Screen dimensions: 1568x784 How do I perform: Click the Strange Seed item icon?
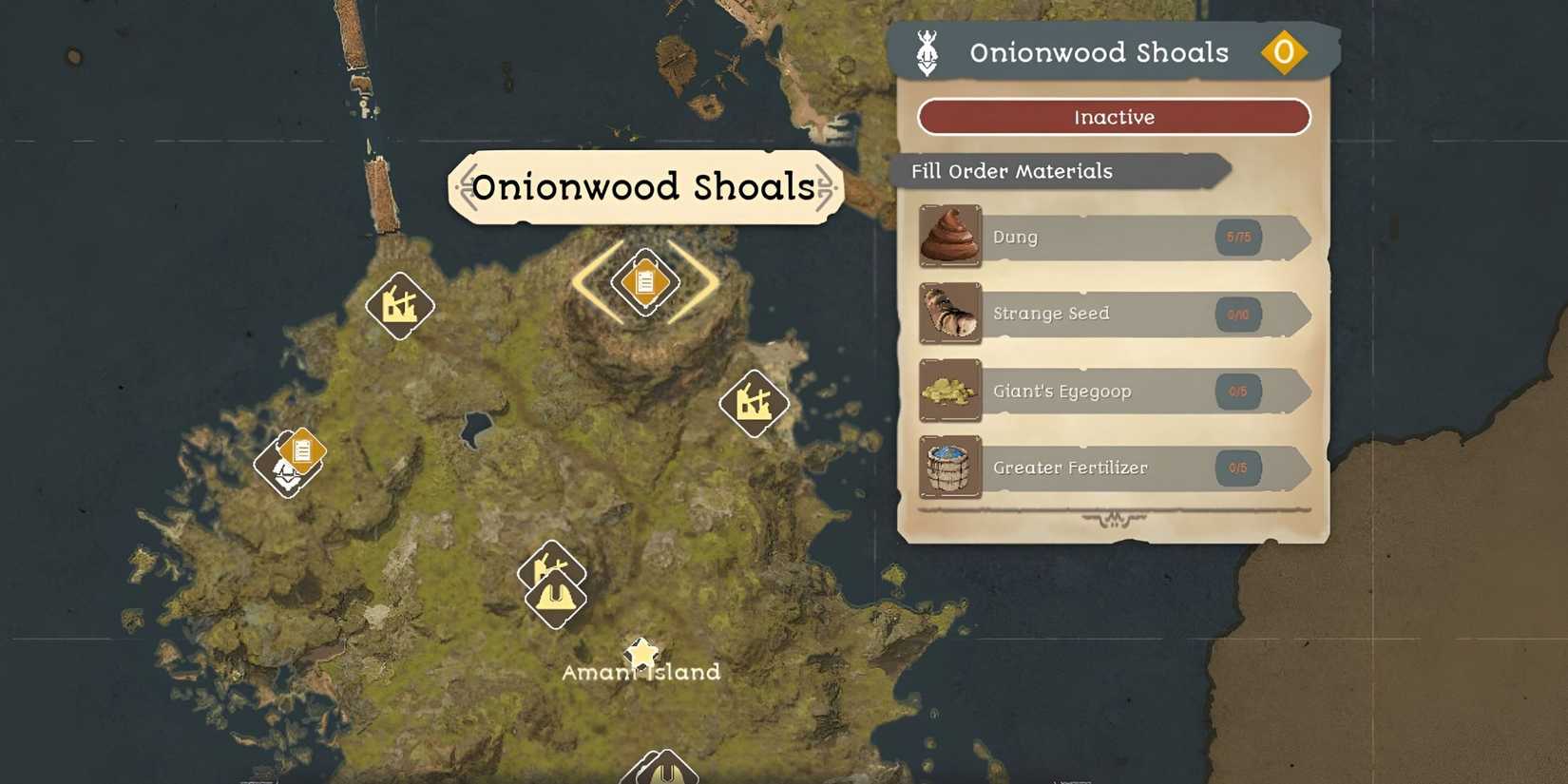[948, 314]
